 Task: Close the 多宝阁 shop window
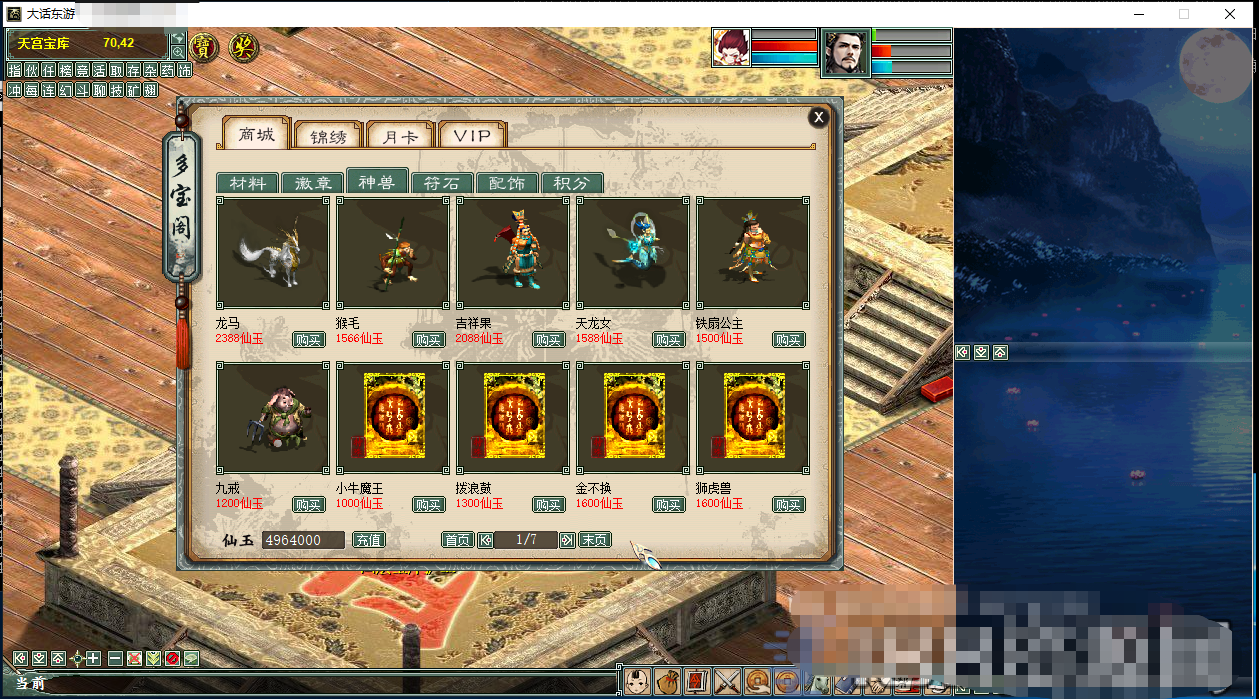click(819, 117)
